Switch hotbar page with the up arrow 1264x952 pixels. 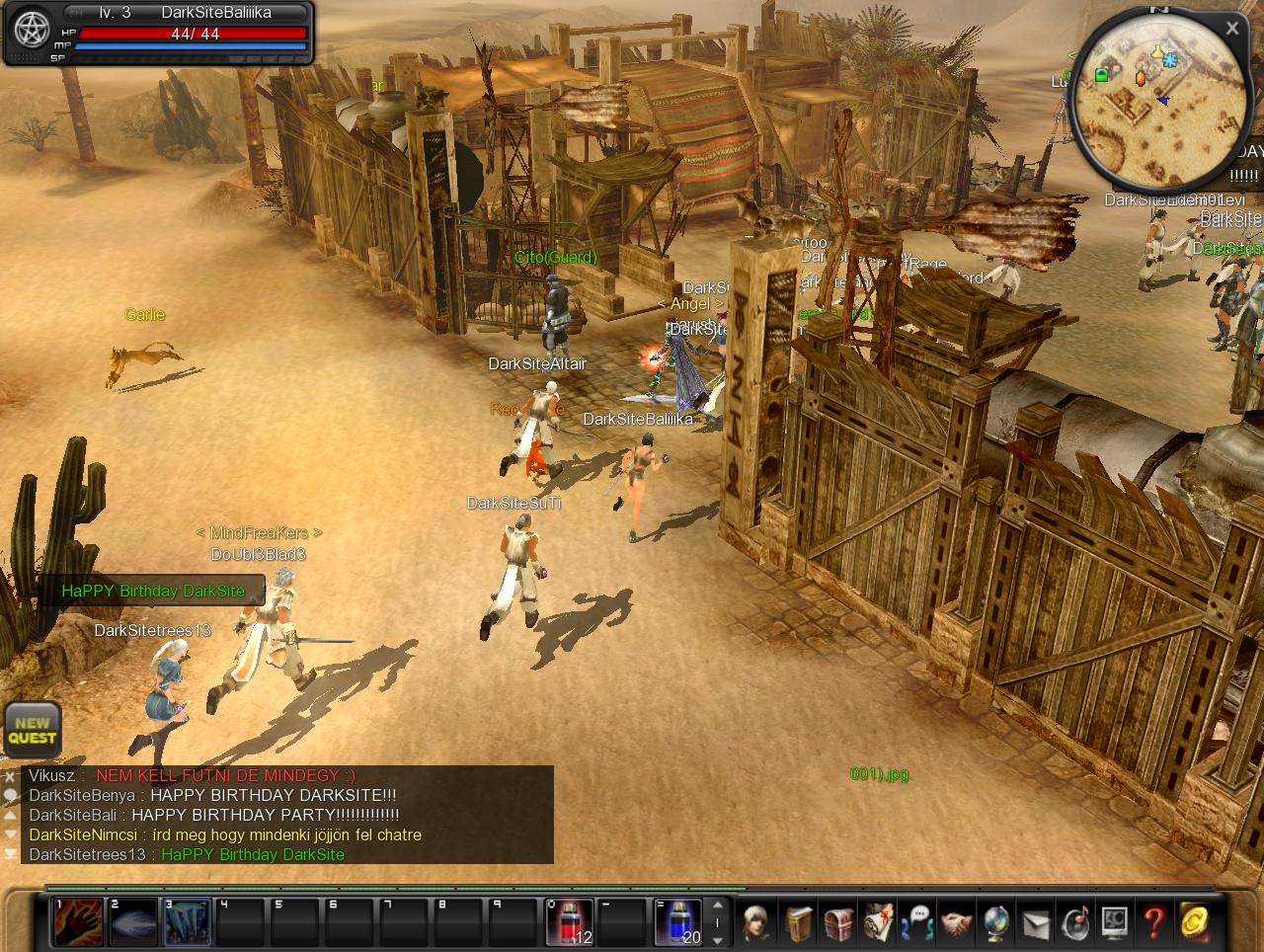pos(718,905)
